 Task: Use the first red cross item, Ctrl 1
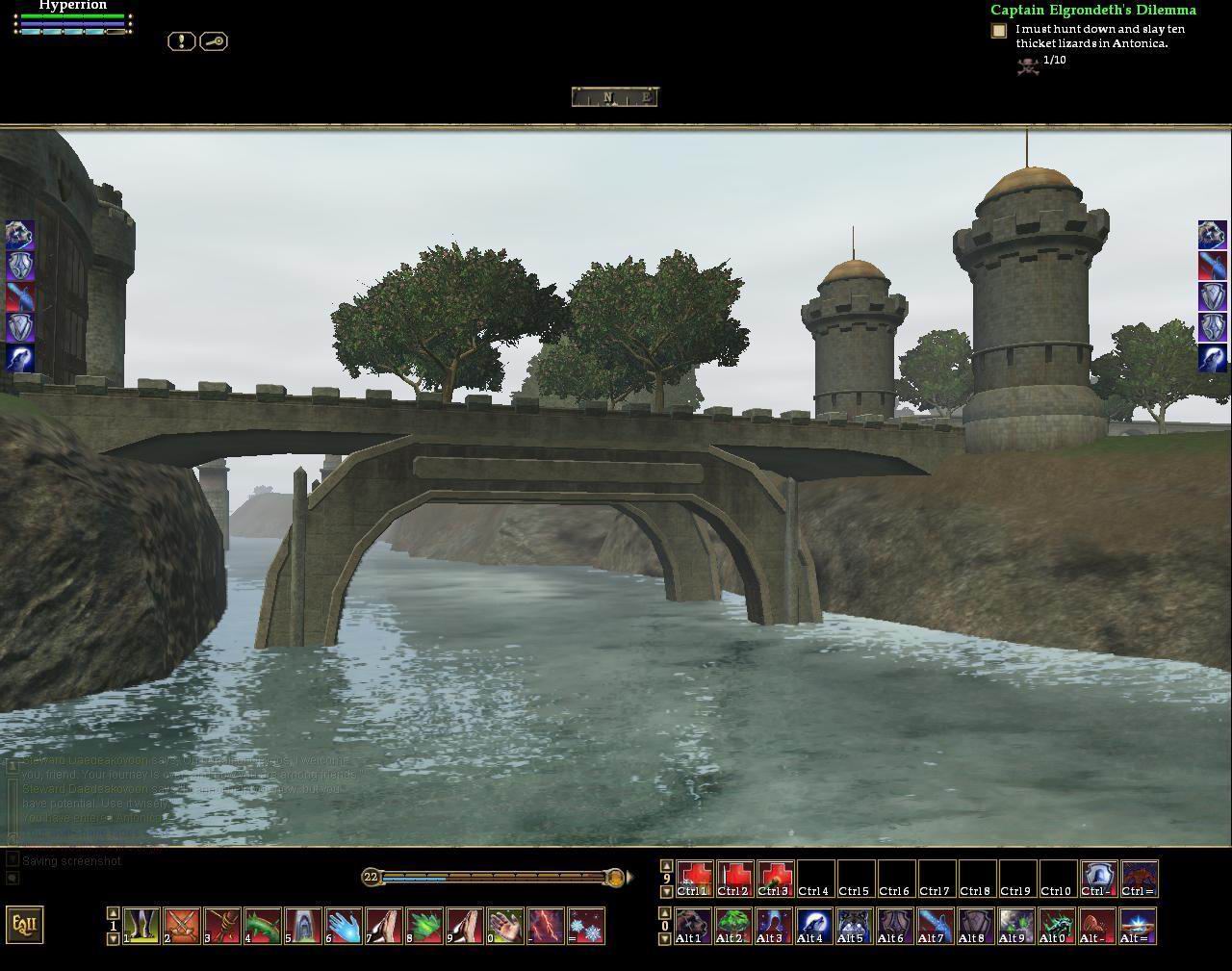pos(694,879)
